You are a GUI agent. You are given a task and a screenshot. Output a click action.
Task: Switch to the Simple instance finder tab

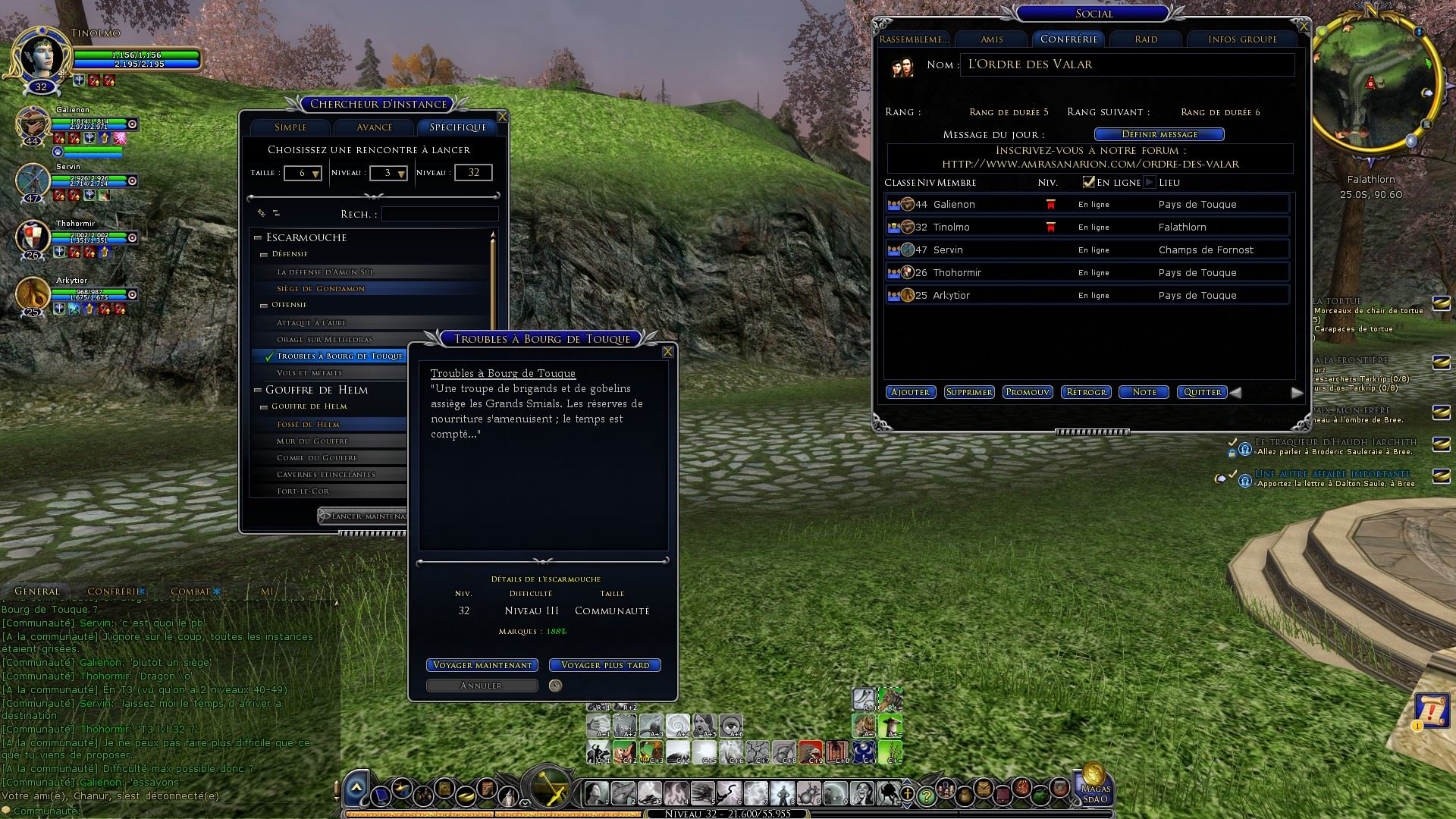point(290,127)
